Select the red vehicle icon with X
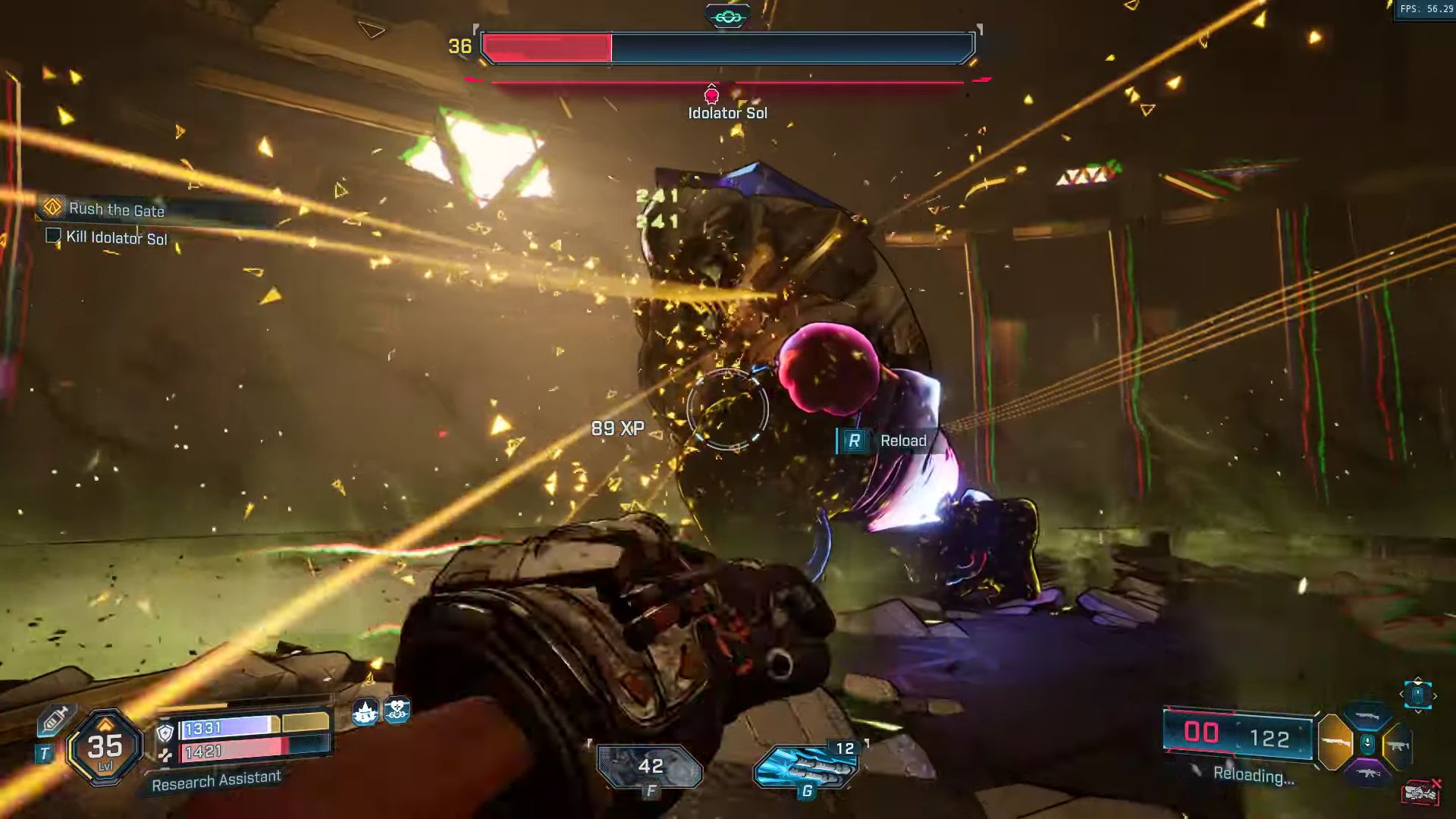The width and height of the screenshot is (1456, 819). click(1422, 792)
